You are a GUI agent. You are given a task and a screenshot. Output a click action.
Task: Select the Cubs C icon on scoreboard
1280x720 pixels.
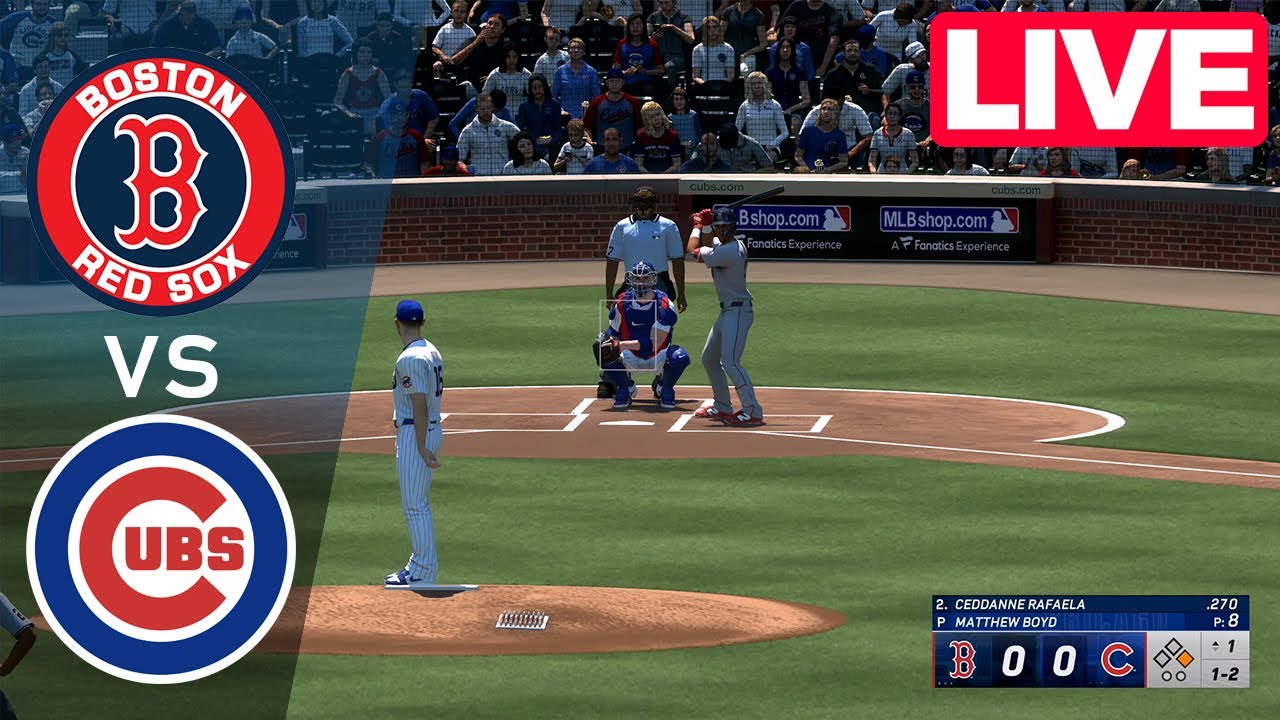[x=1117, y=658]
